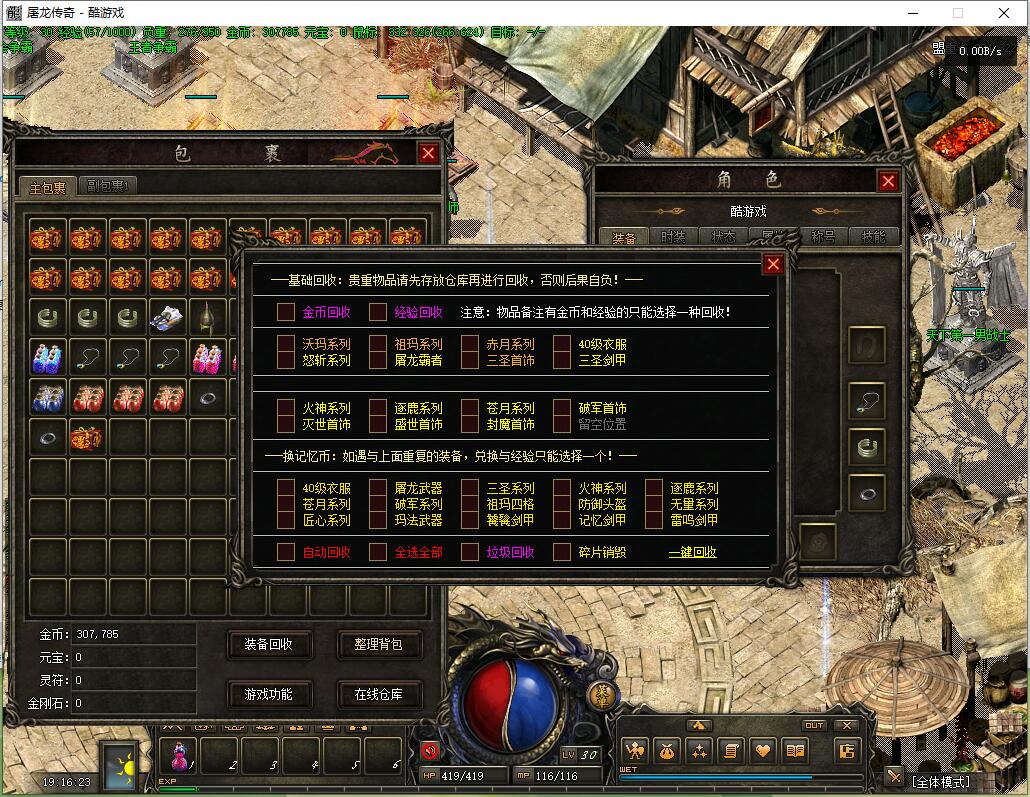
Task: Toggle 全选全部 select-all option
Action: [378, 552]
